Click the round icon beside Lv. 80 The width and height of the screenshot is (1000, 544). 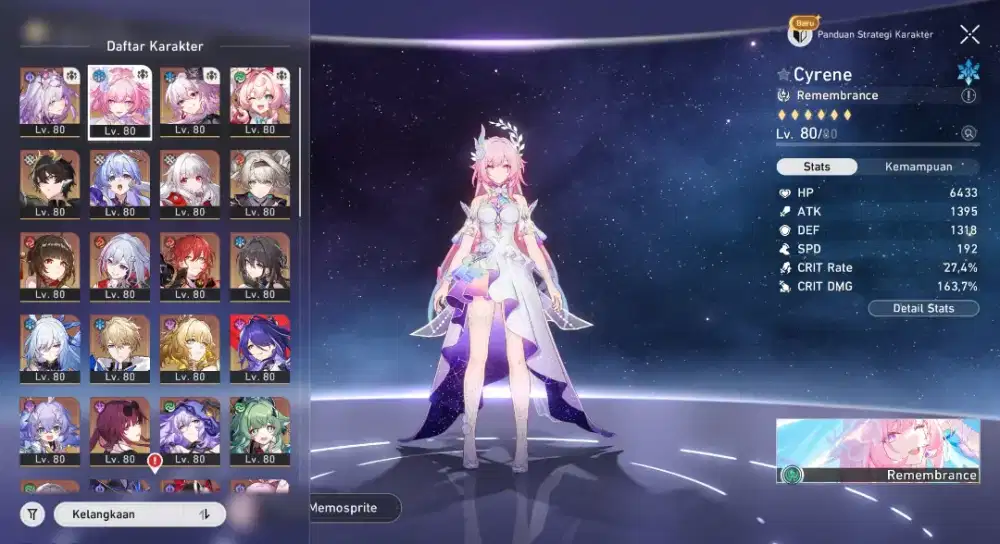[968, 133]
